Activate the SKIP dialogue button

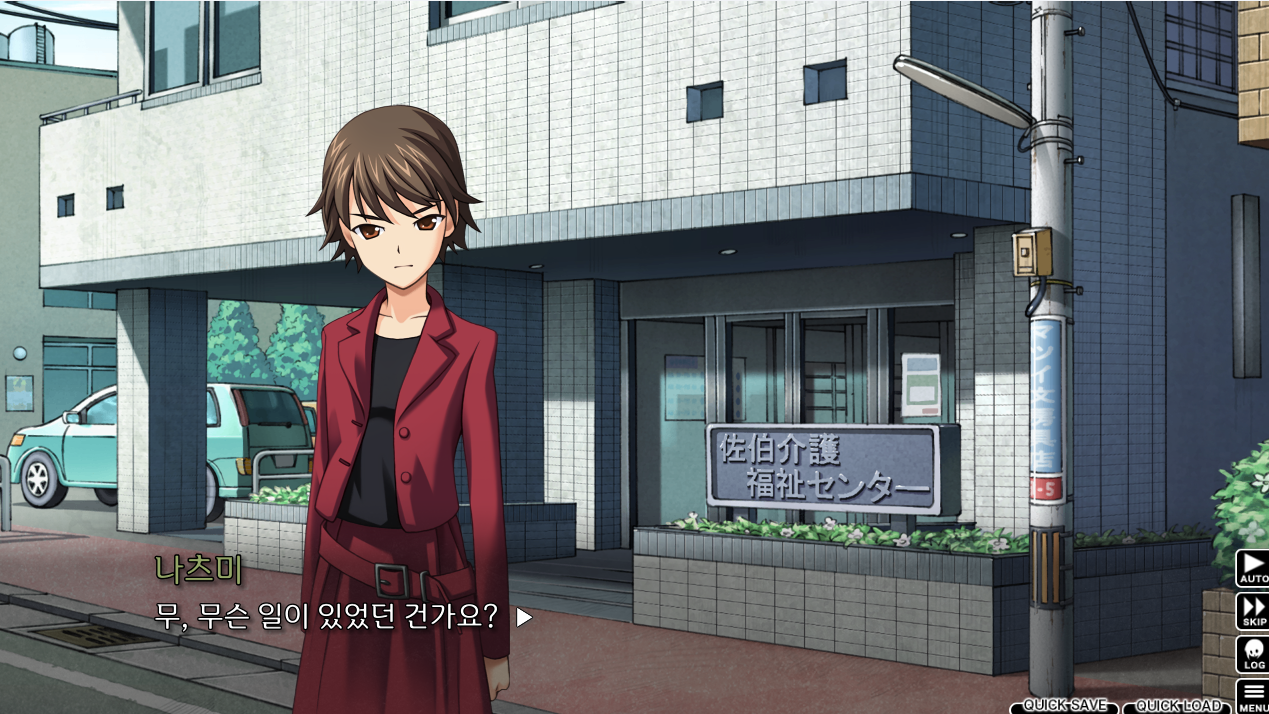coord(1252,611)
